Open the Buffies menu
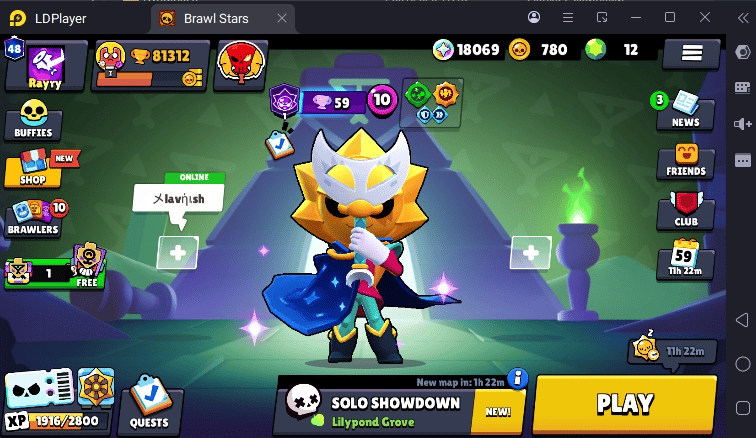This screenshot has width=756, height=438. pyautogui.click(x=34, y=121)
